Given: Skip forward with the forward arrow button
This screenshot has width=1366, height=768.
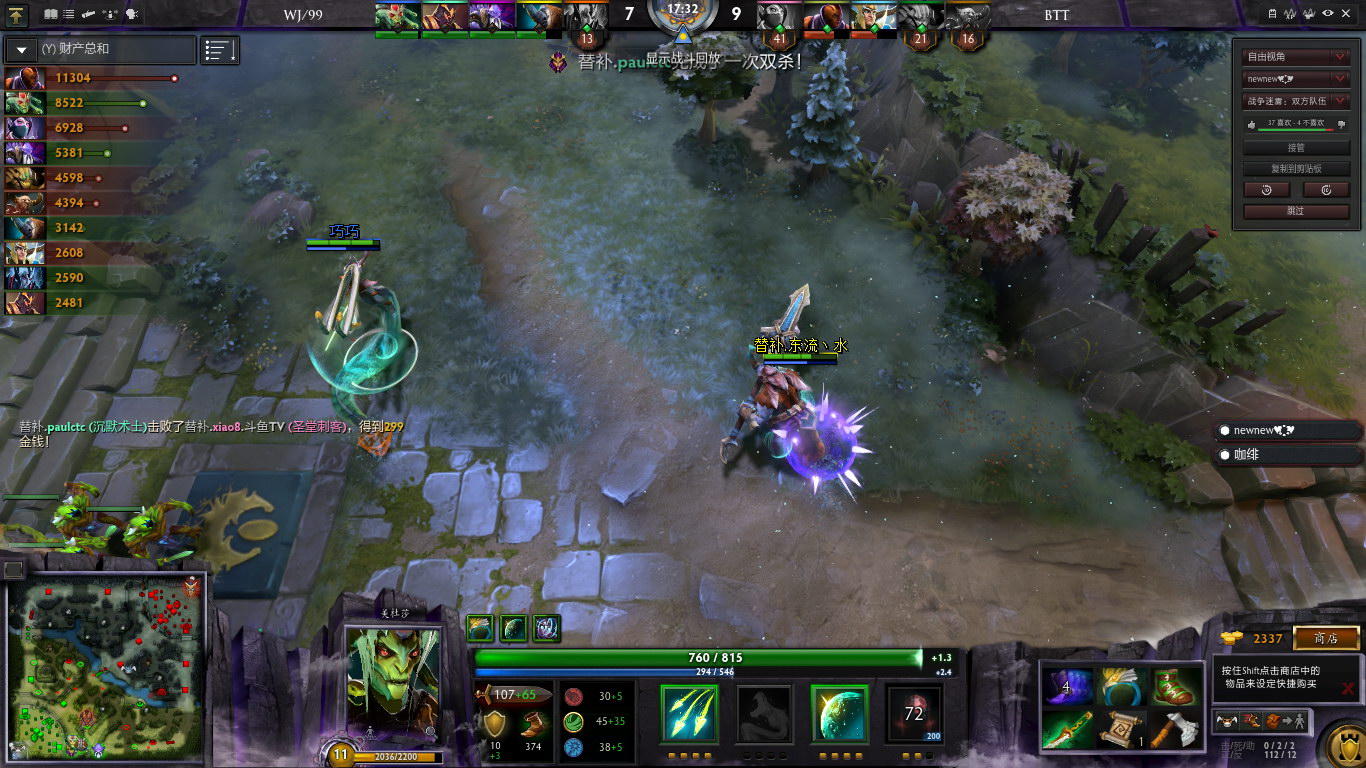Looking at the screenshot, I should click(x=1326, y=190).
